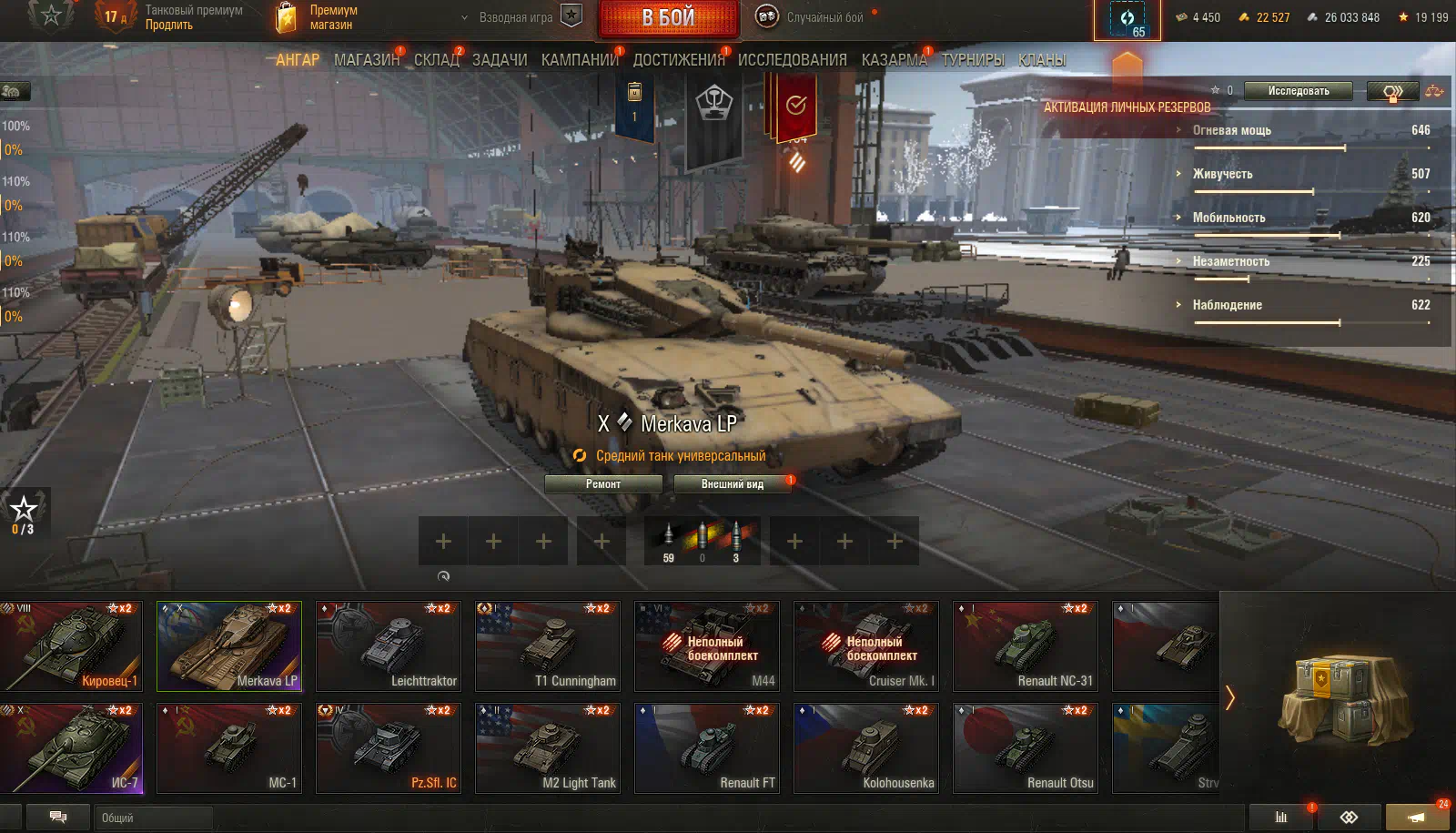Show the ДОСТИЖЕНИЯ tab
This screenshot has height=833, width=1456.
[x=679, y=60]
